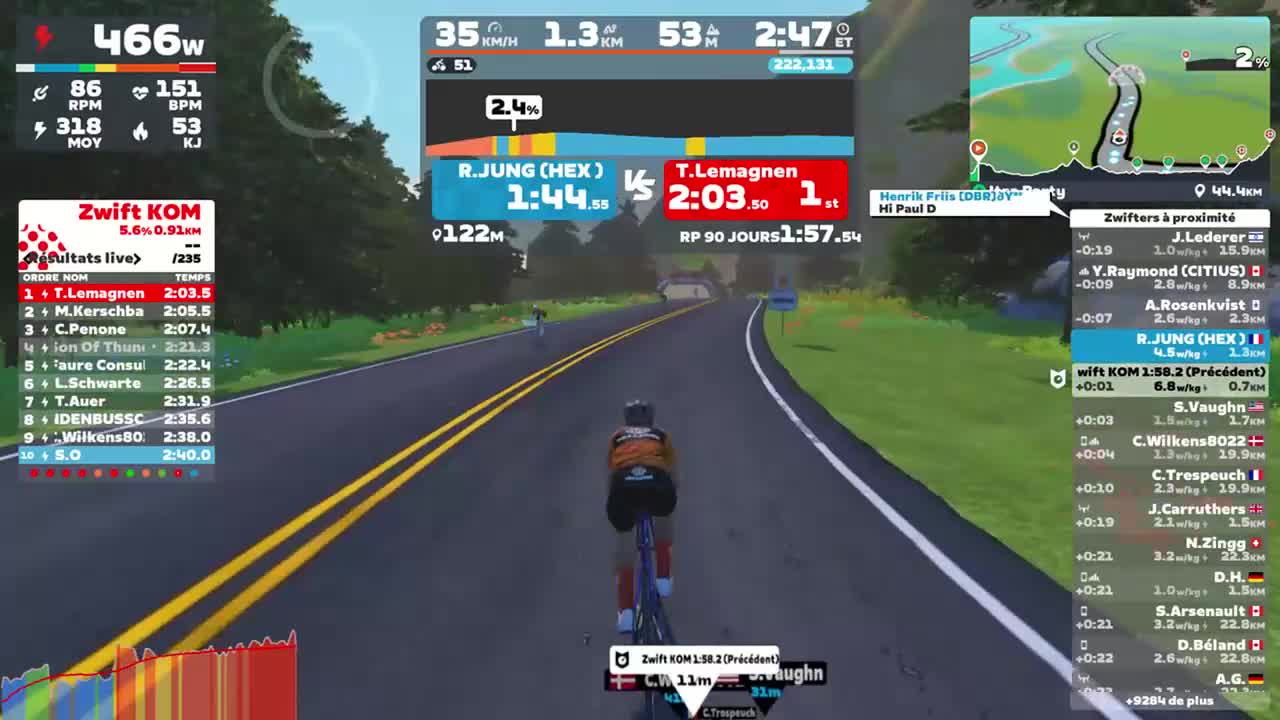Click the lightning bolt power icon
Screen dimensions: 1280x720
coord(42,38)
